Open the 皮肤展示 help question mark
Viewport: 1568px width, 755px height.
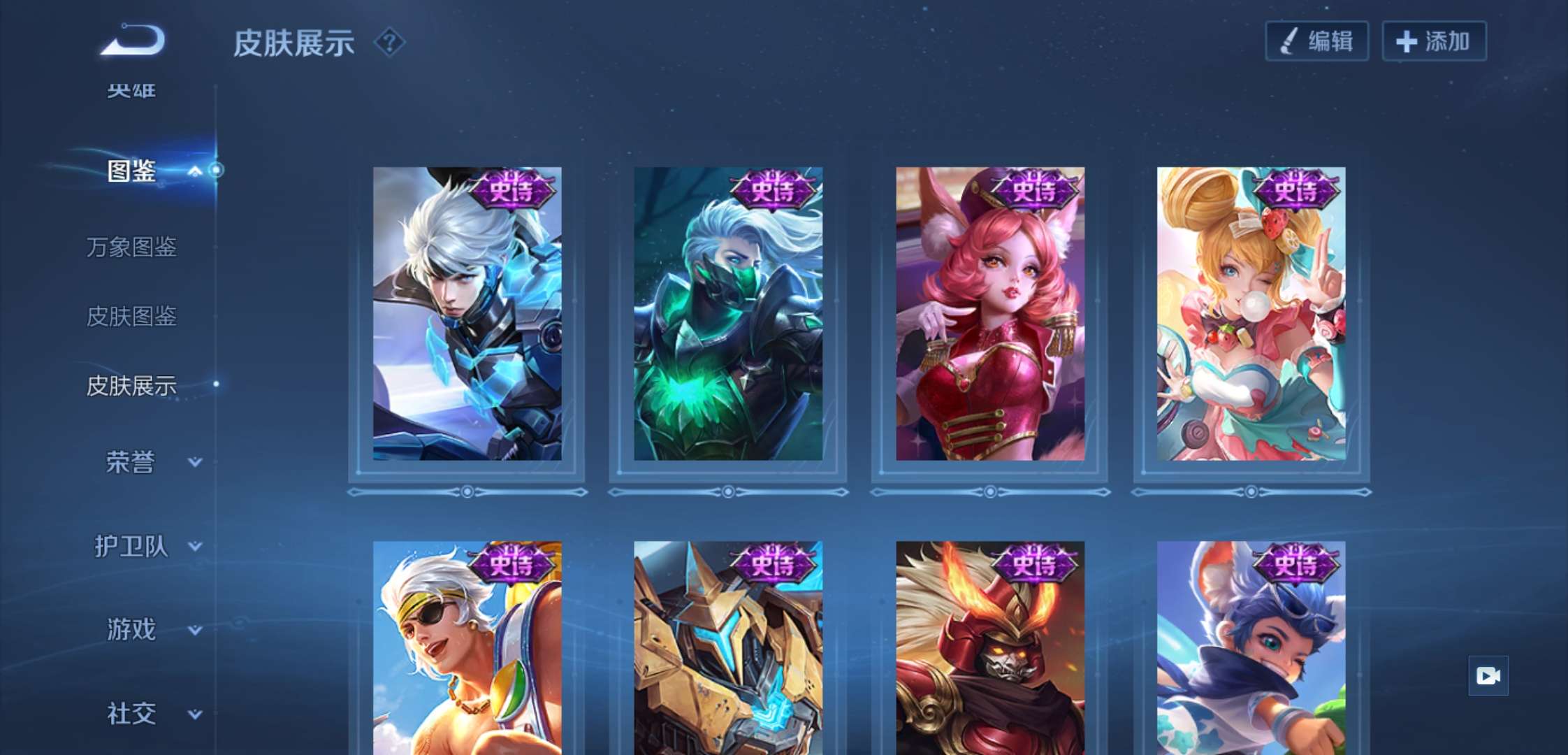389,43
